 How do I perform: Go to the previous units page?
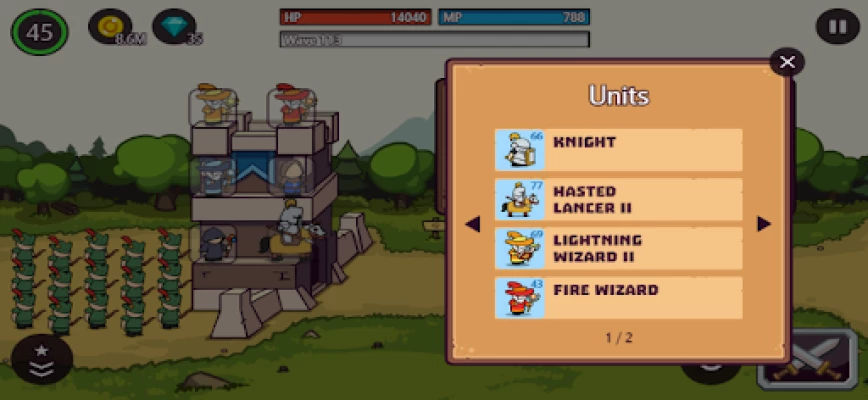[x=474, y=224]
